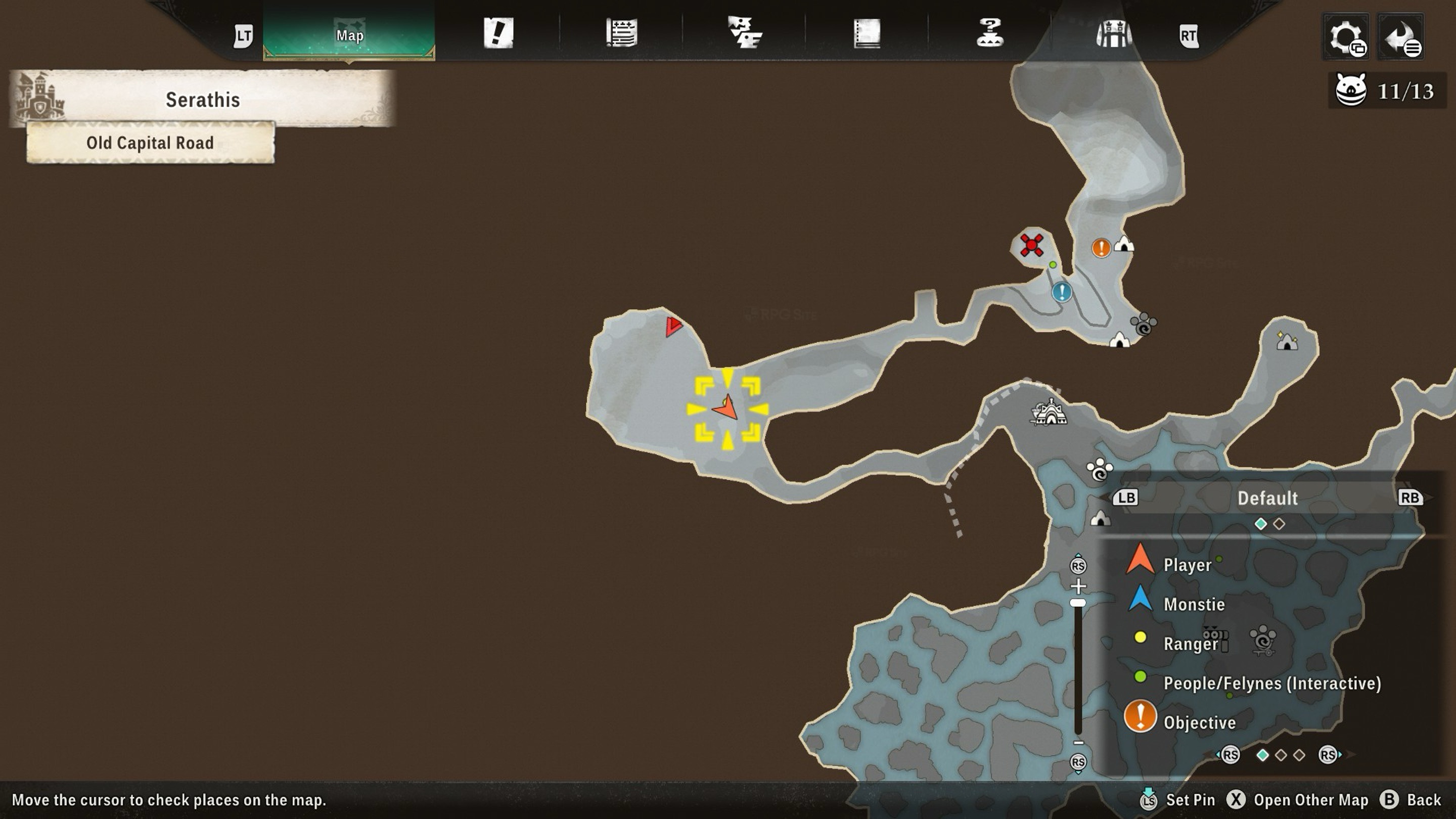The image size is (1456, 819).
Task: Switch to the monster heads tab
Action: tap(744, 33)
